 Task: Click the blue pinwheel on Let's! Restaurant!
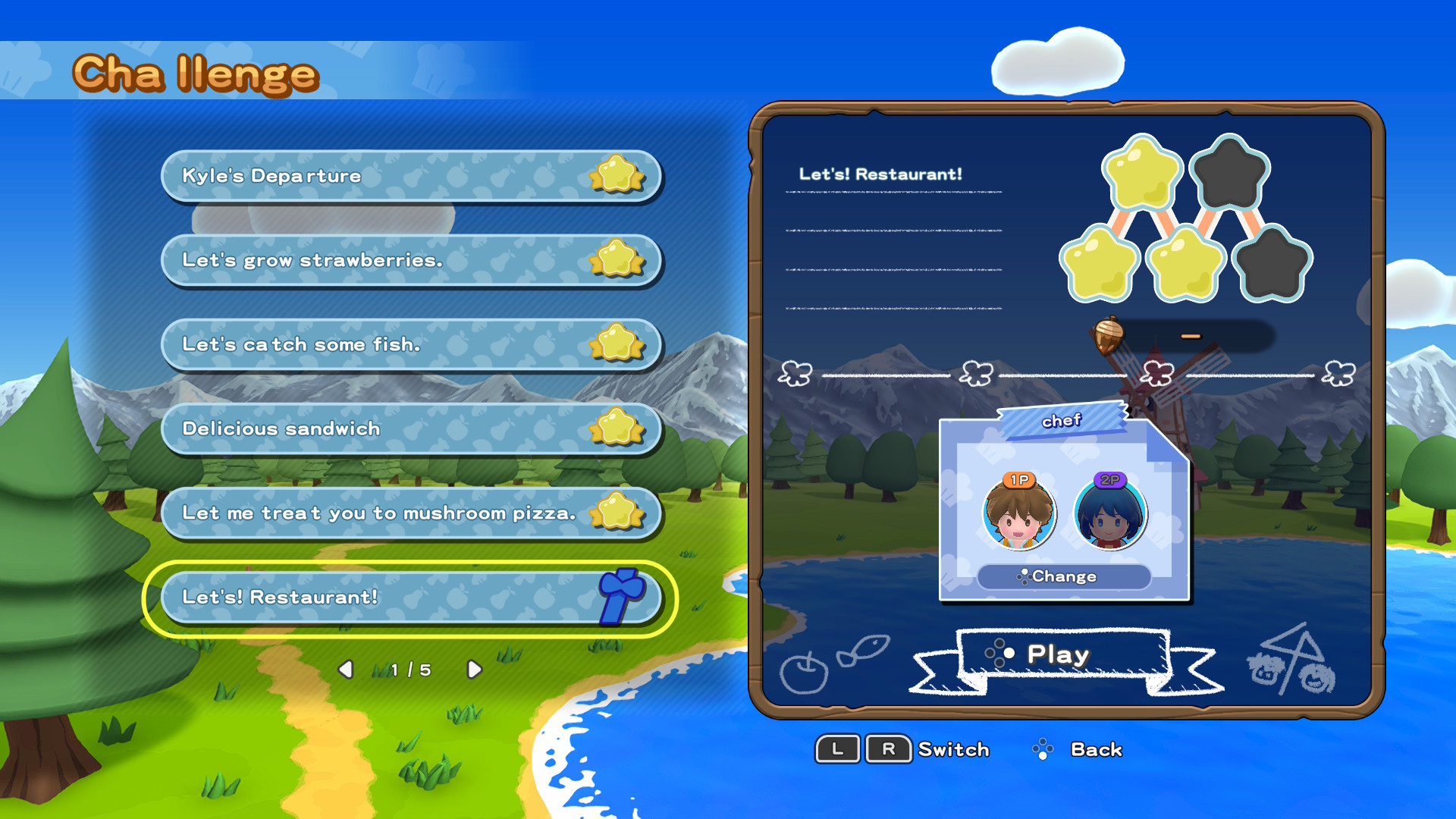point(620,598)
